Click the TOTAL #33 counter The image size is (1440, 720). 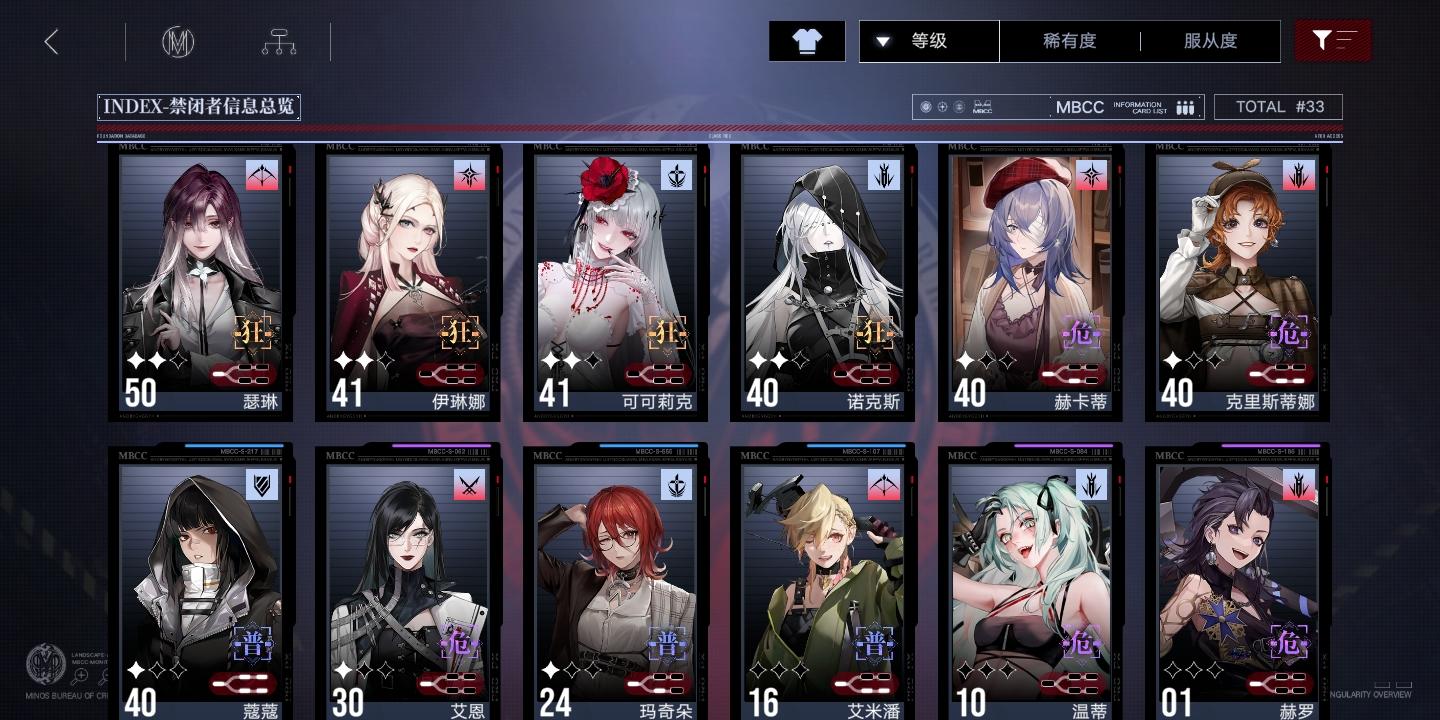coord(1278,107)
